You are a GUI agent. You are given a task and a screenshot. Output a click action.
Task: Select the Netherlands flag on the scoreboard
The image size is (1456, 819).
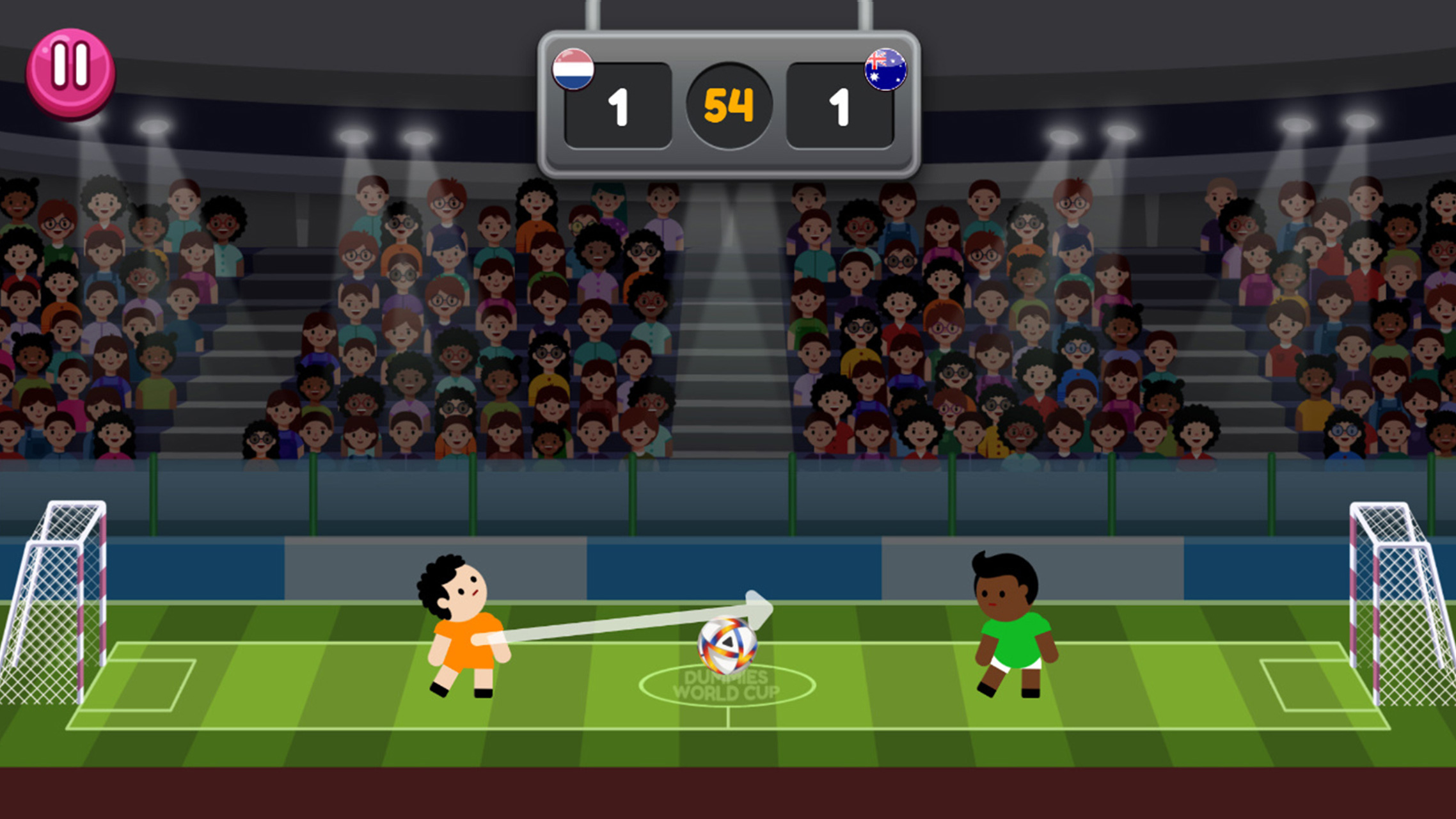574,69
